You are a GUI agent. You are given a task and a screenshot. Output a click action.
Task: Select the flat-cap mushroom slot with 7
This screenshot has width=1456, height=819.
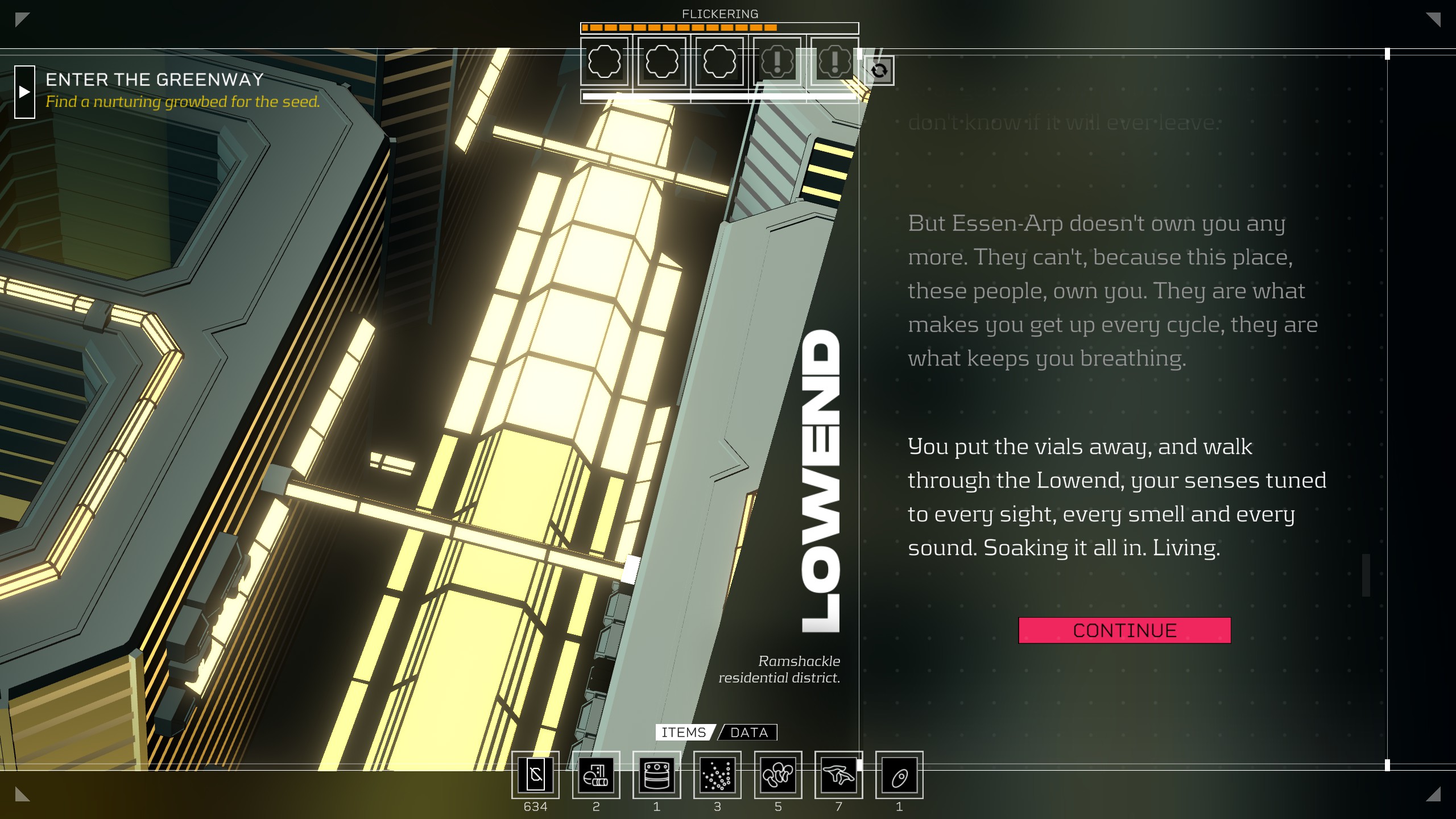point(838,775)
